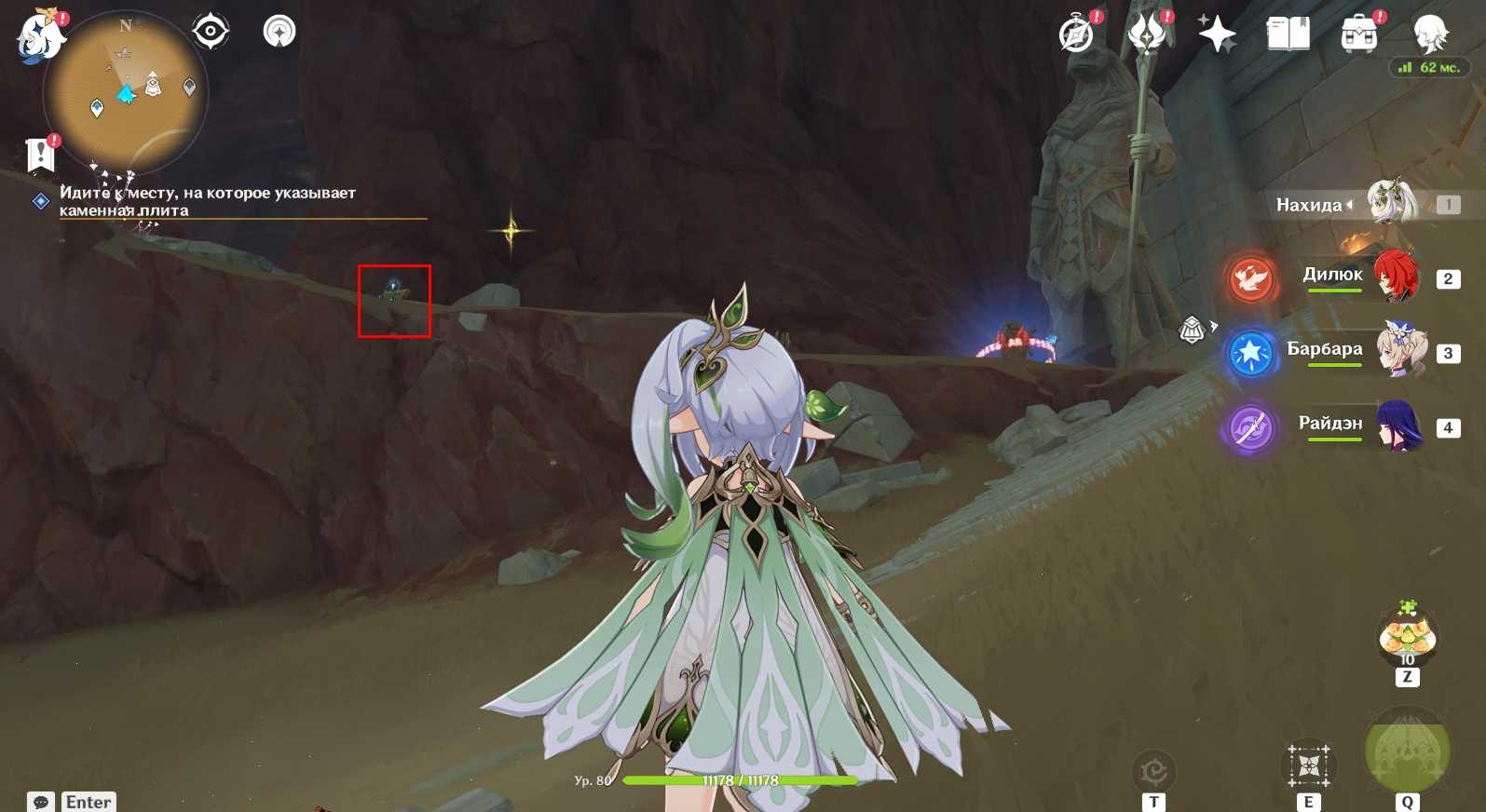Open the Paimon menu
The height and width of the screenshot is (812, 1486).
point(40,37)
